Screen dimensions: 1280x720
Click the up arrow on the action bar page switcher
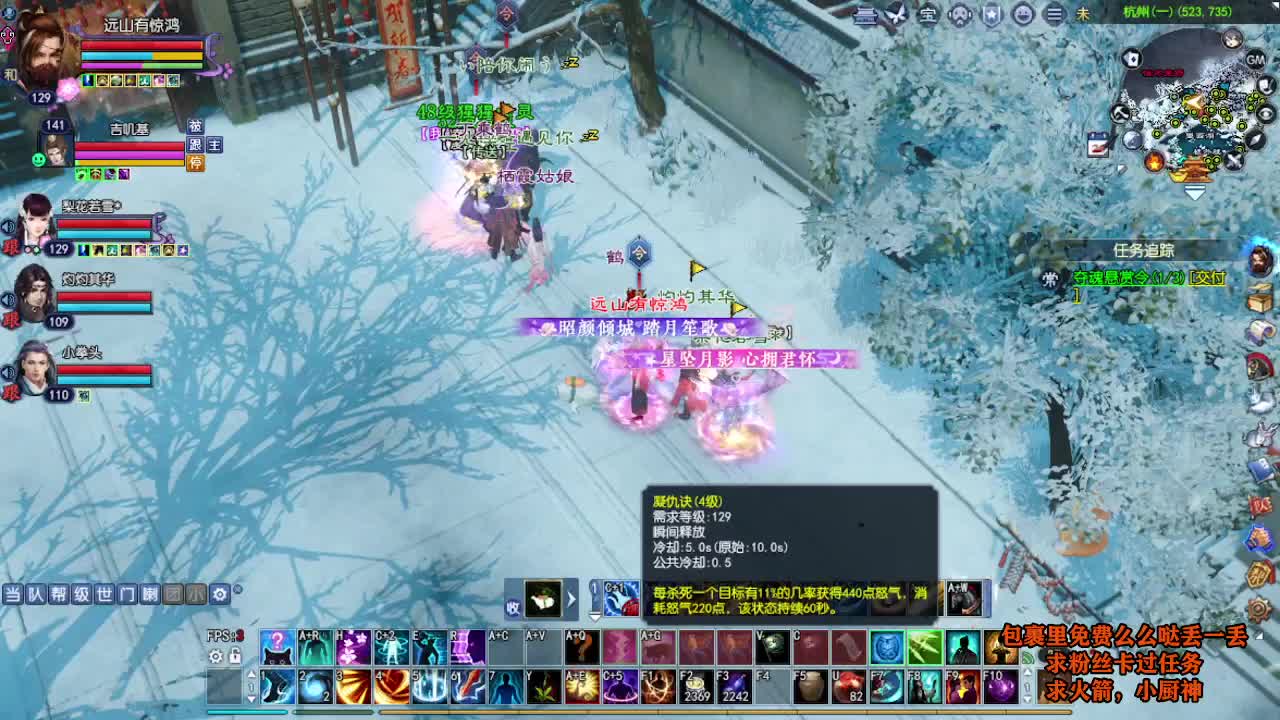[251, 675]
